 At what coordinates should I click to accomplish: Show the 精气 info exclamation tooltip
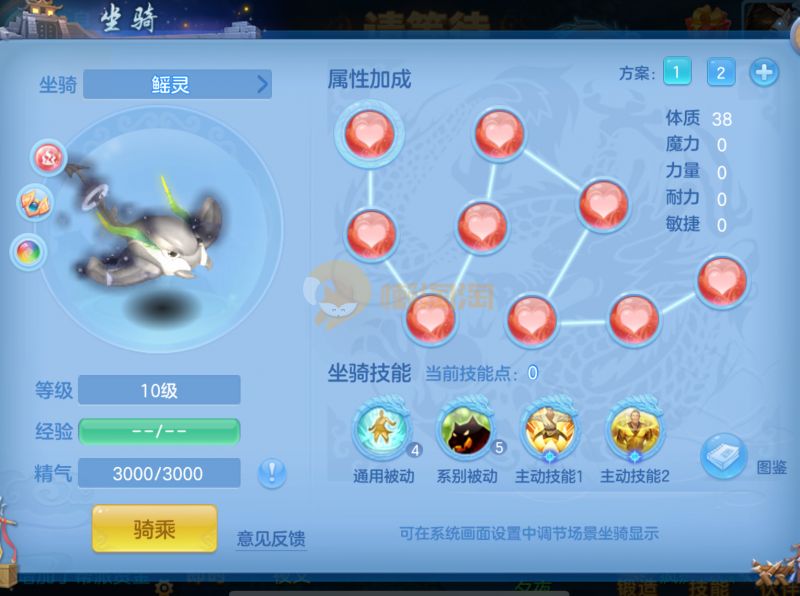(271, 473)
